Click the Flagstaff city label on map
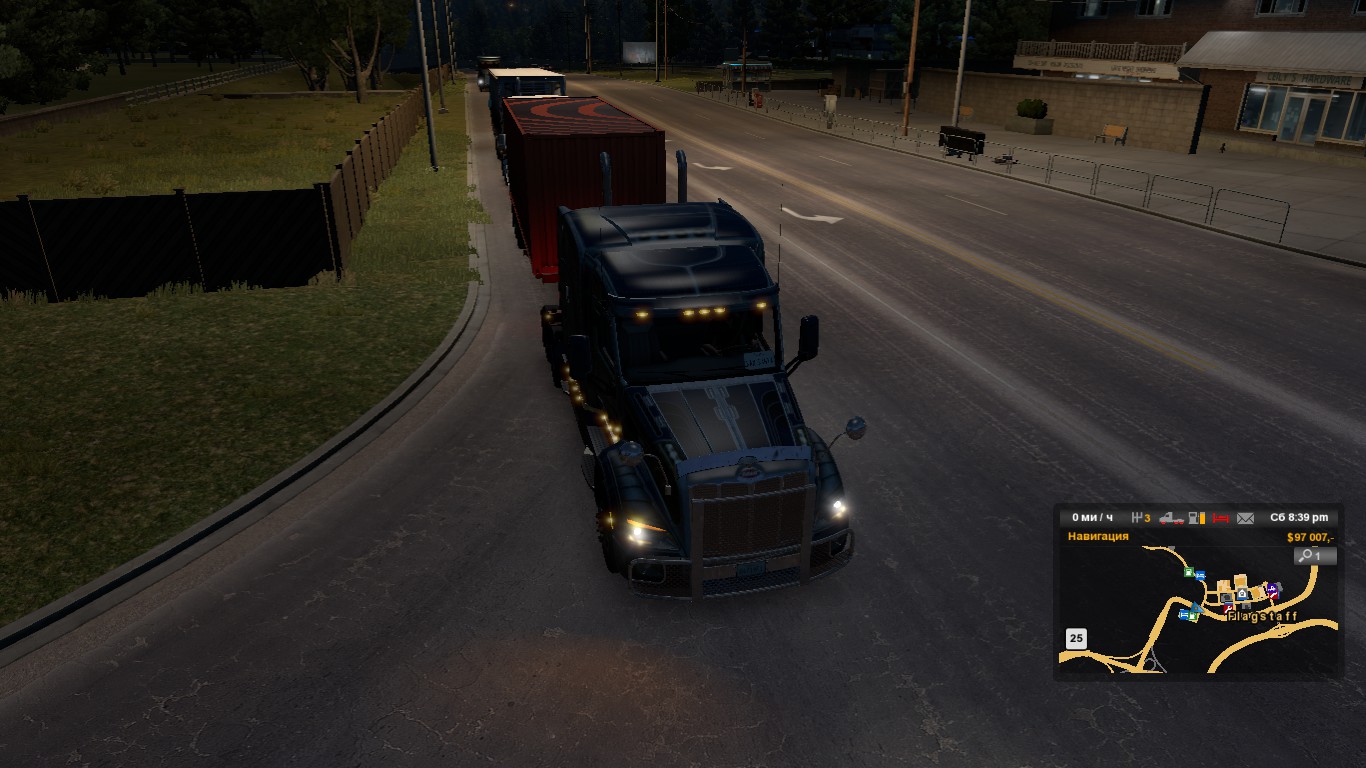Image resolution: width=1366 pixels, height=768 pixels. click(x=1262, y=617)
